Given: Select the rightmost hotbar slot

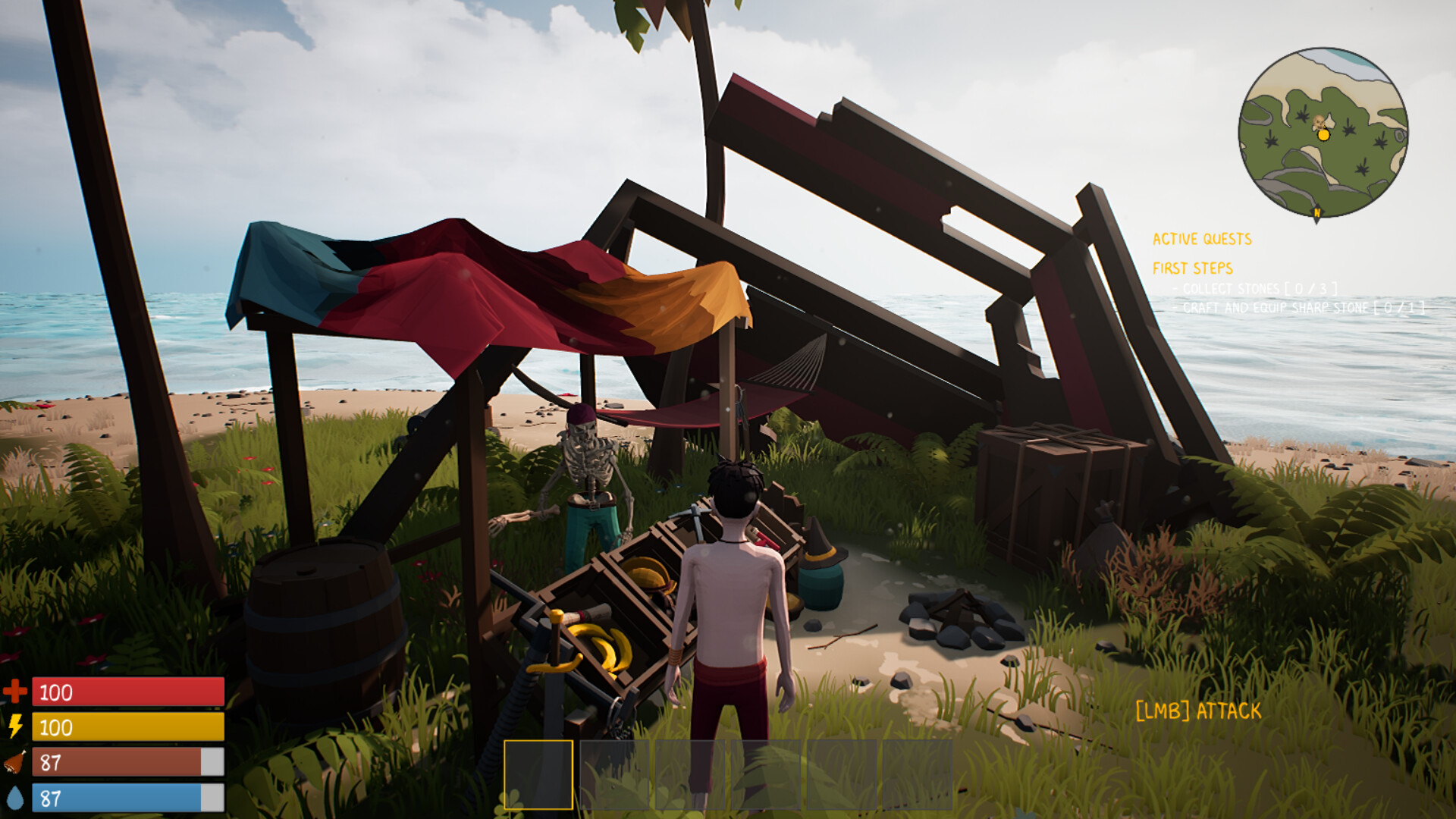Looking at the screenshot, I should (x=918, y=773).
